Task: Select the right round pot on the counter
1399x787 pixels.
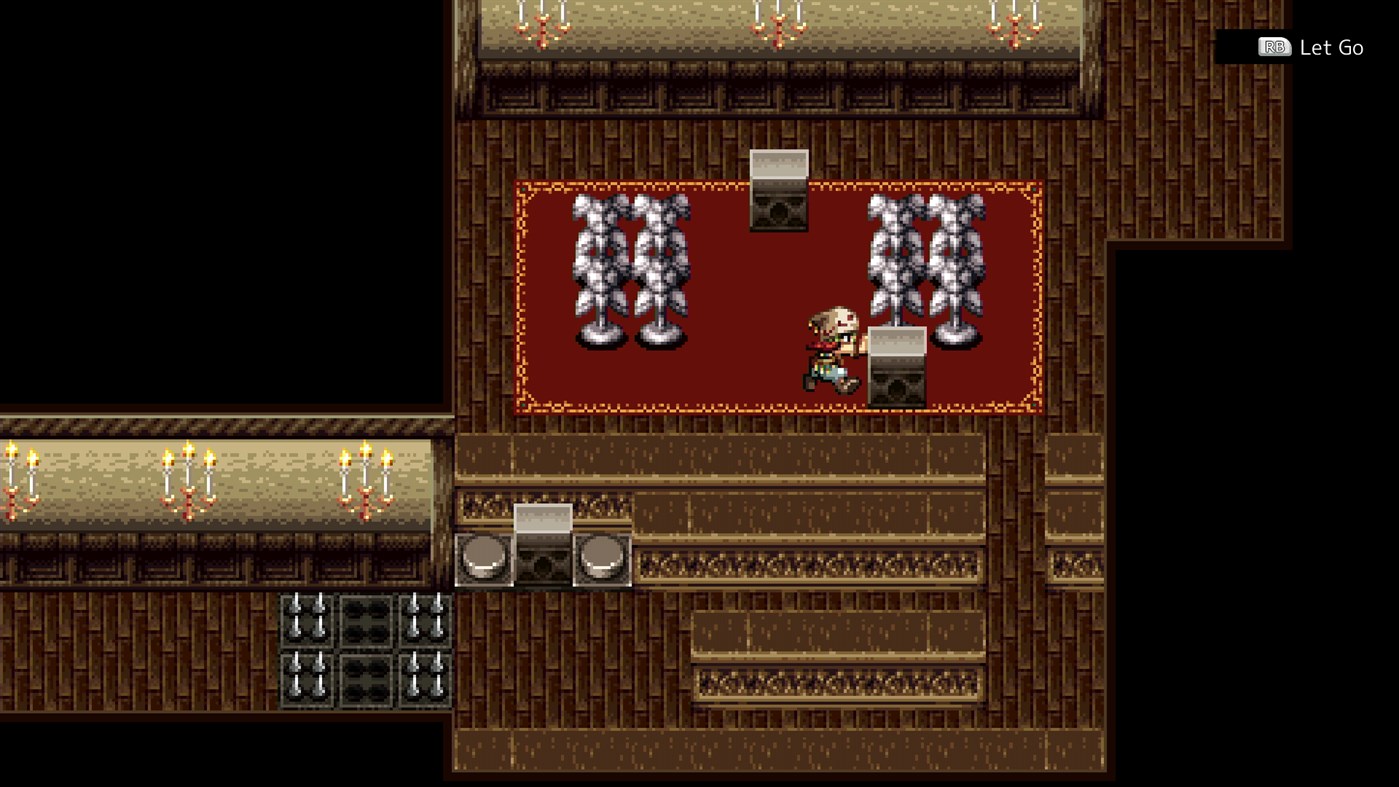Action: point(600,558)
